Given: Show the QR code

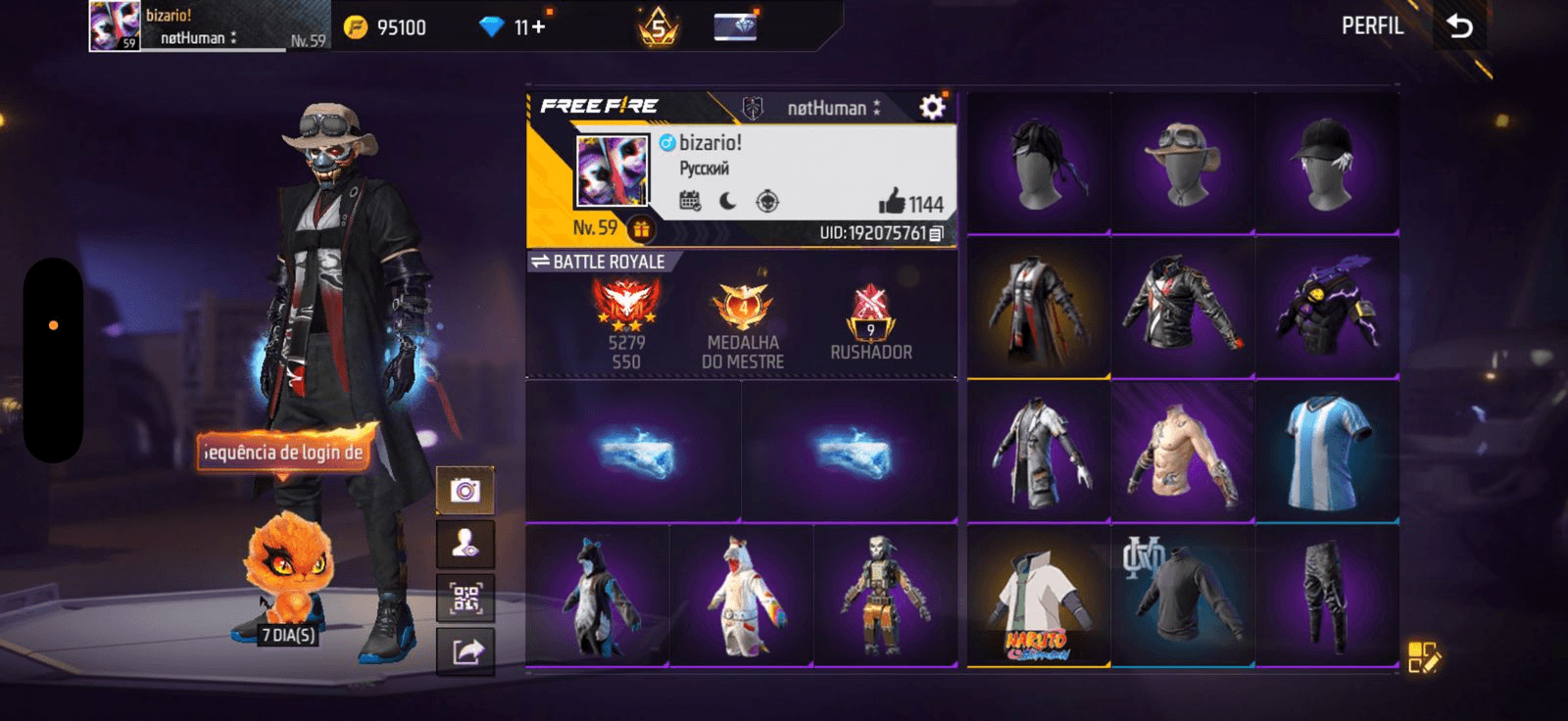Looking at the screenshot, I should click(x=465, y=598).
